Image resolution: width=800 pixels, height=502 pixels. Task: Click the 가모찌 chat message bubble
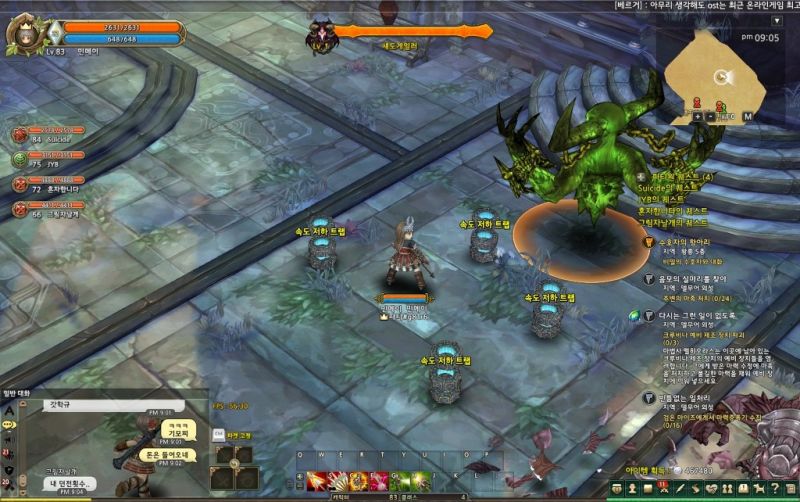(x=176, y=429)
